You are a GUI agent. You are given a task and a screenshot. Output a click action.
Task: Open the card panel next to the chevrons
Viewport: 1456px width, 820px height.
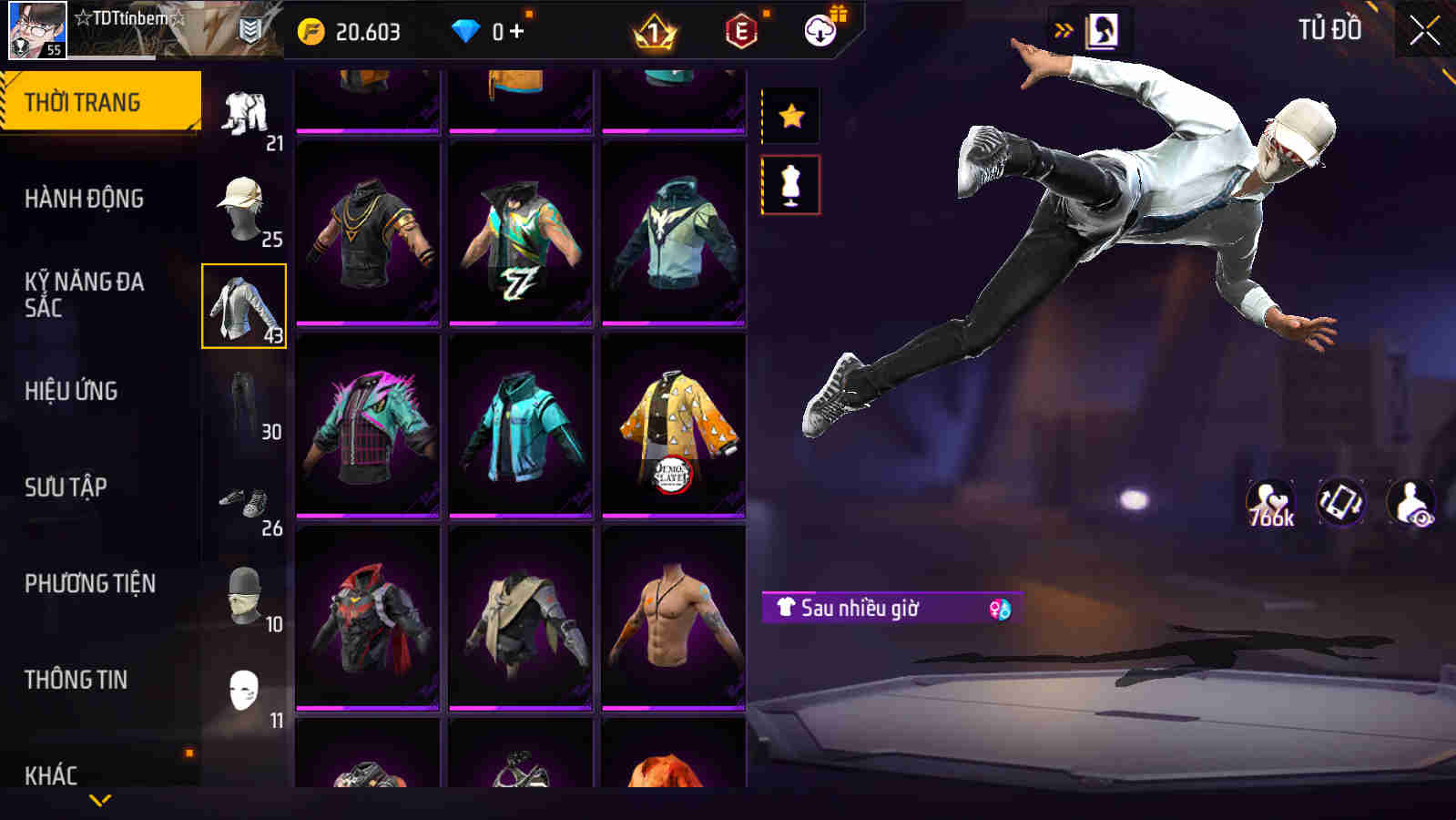(x=1105, y=28)
